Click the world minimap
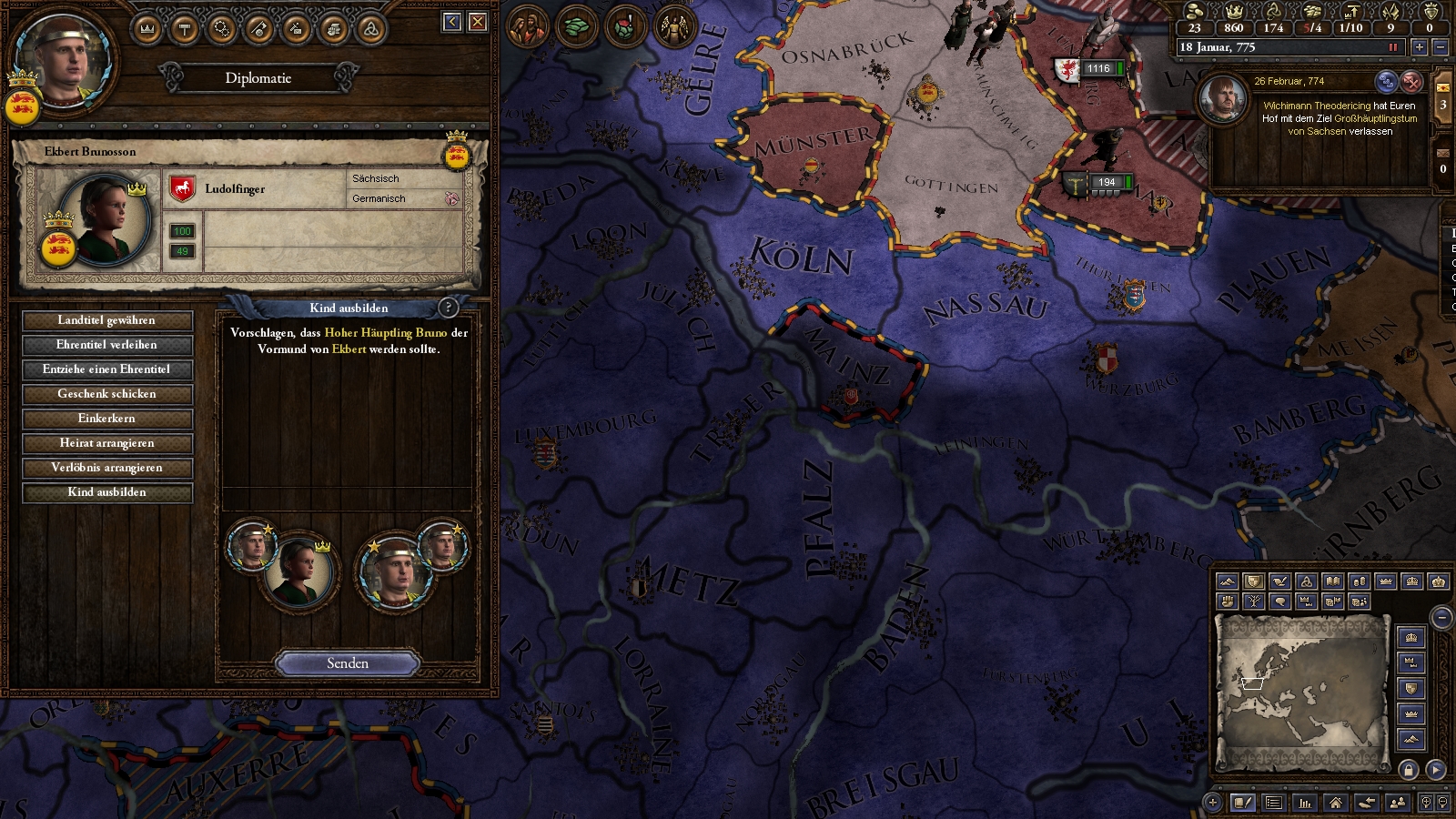 click(x=1301, y=692)
